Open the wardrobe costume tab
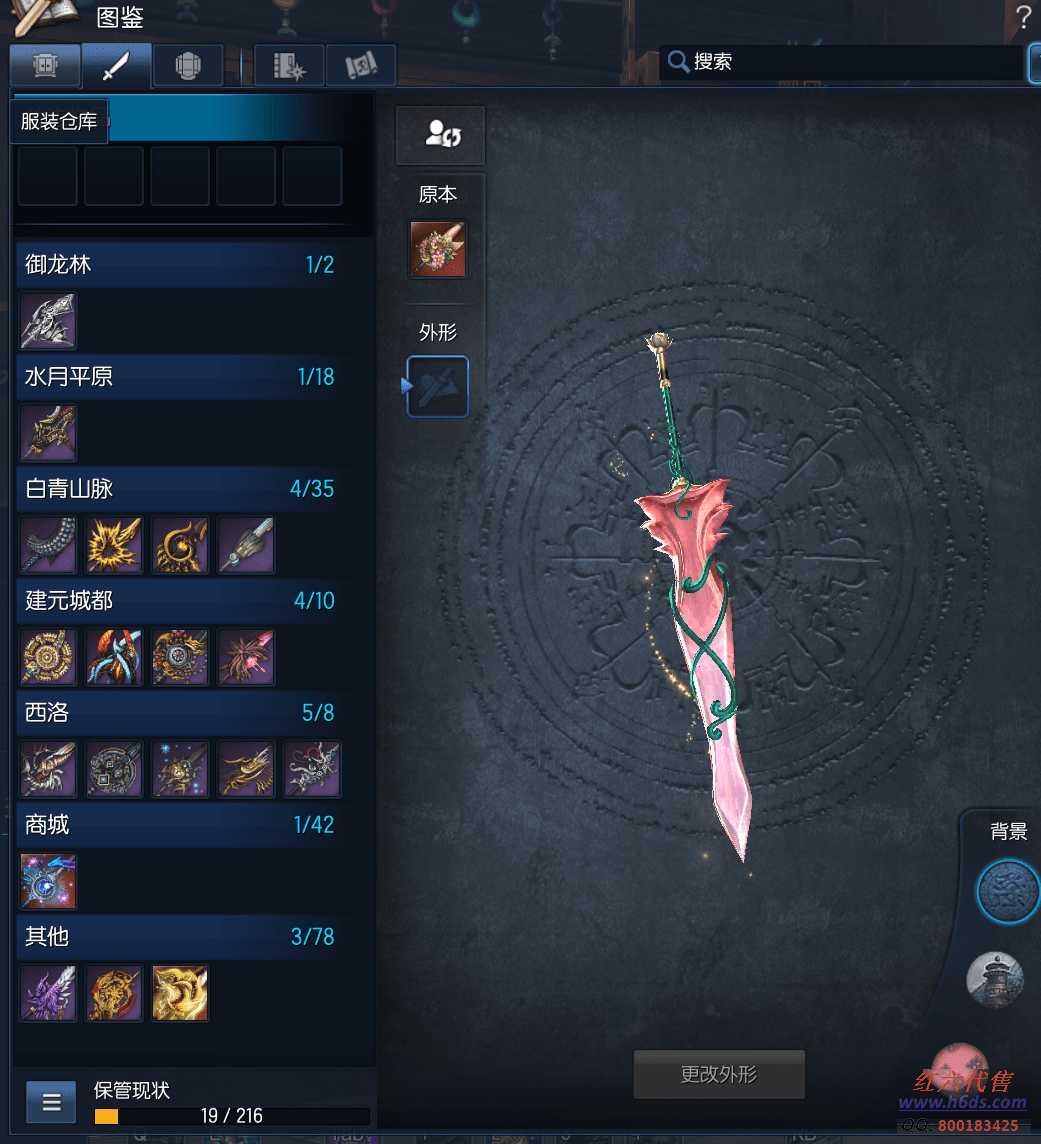Image resolution: width=1041 pixels, height=1144 pixels. pyautogui.click(x=45, y=66)
